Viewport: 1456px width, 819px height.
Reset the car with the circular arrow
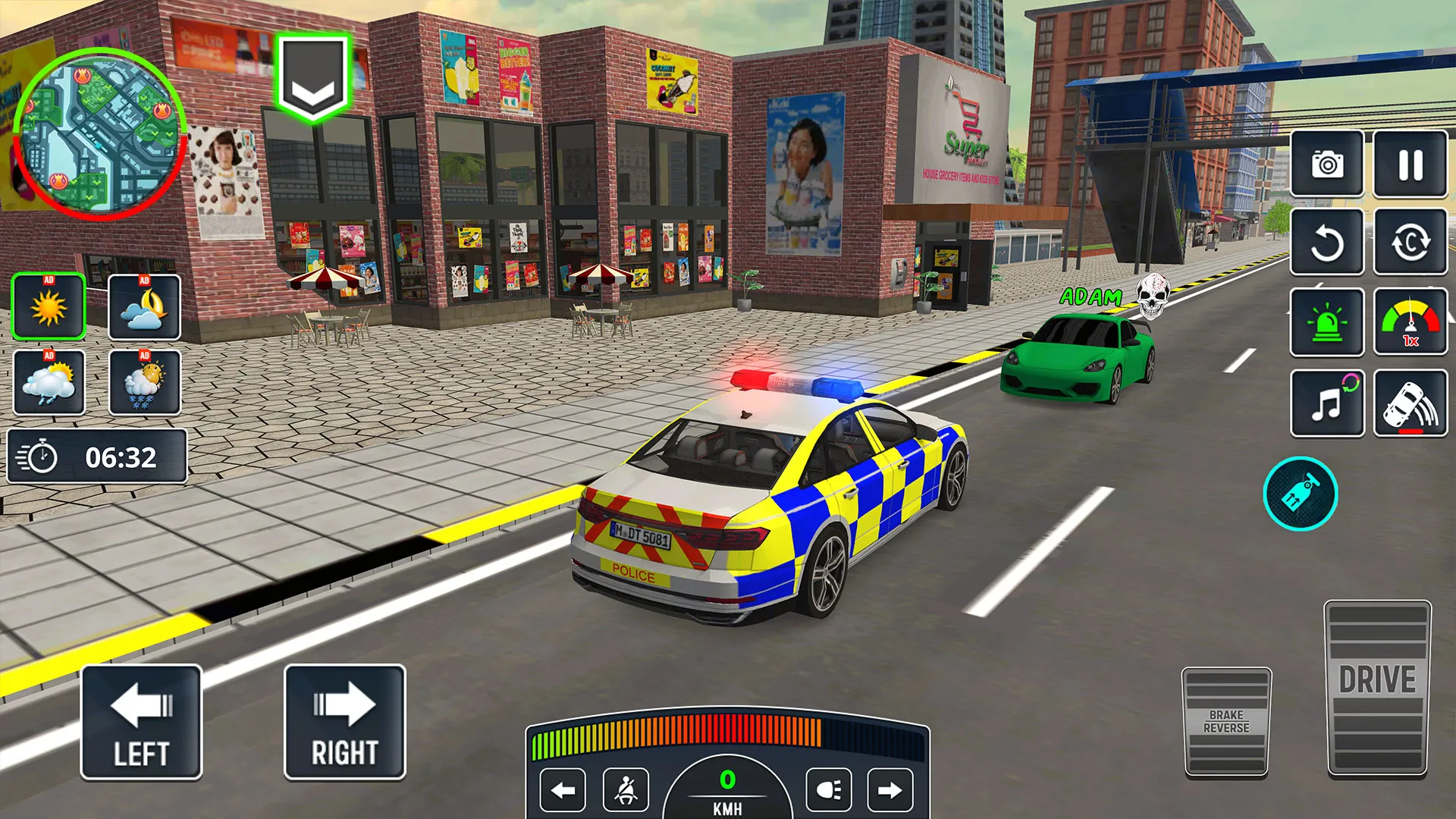(x=1327, y=243)
